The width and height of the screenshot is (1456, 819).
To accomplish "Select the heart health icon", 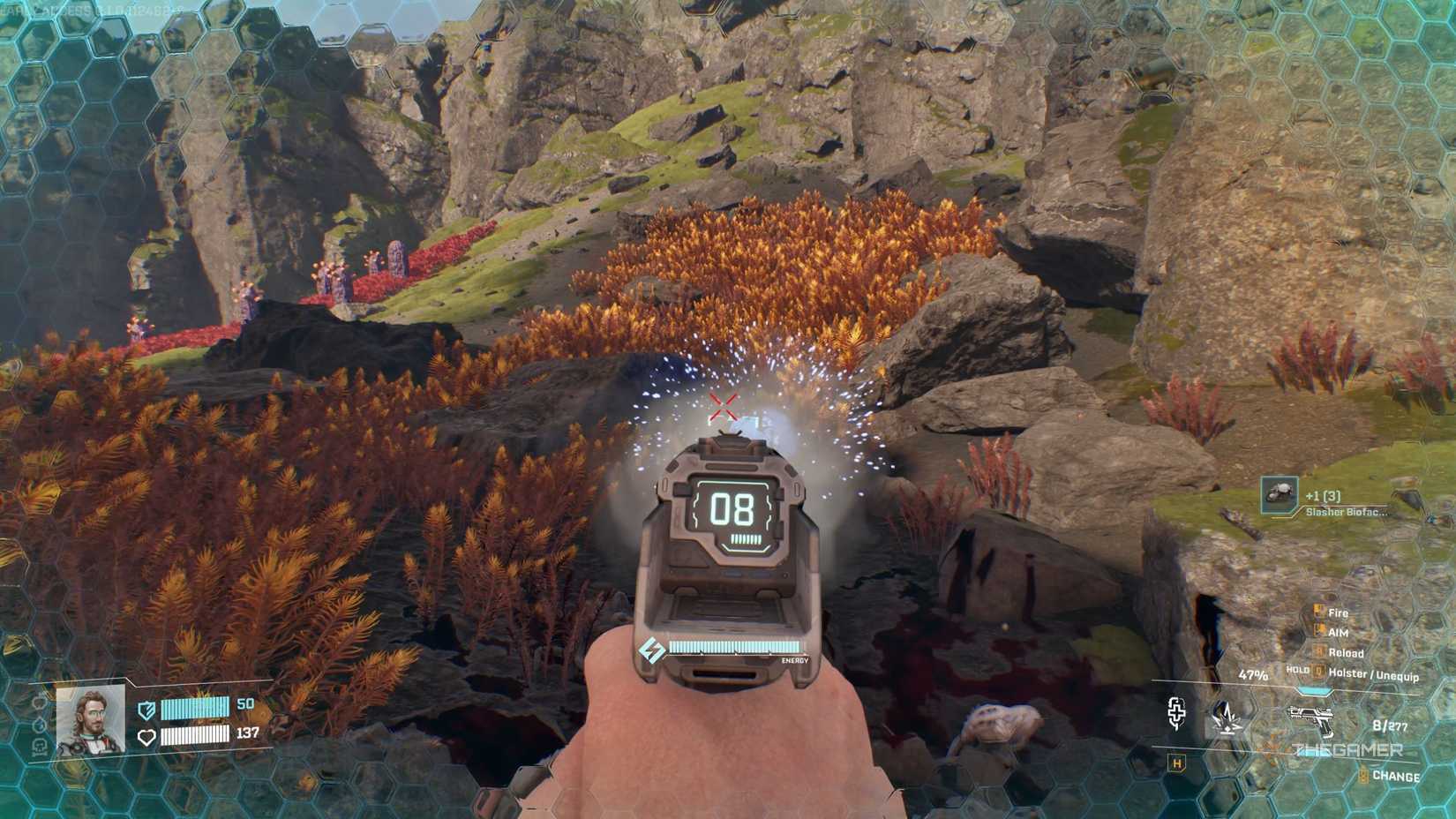I will pyautogui.click(x=146, y=736).
